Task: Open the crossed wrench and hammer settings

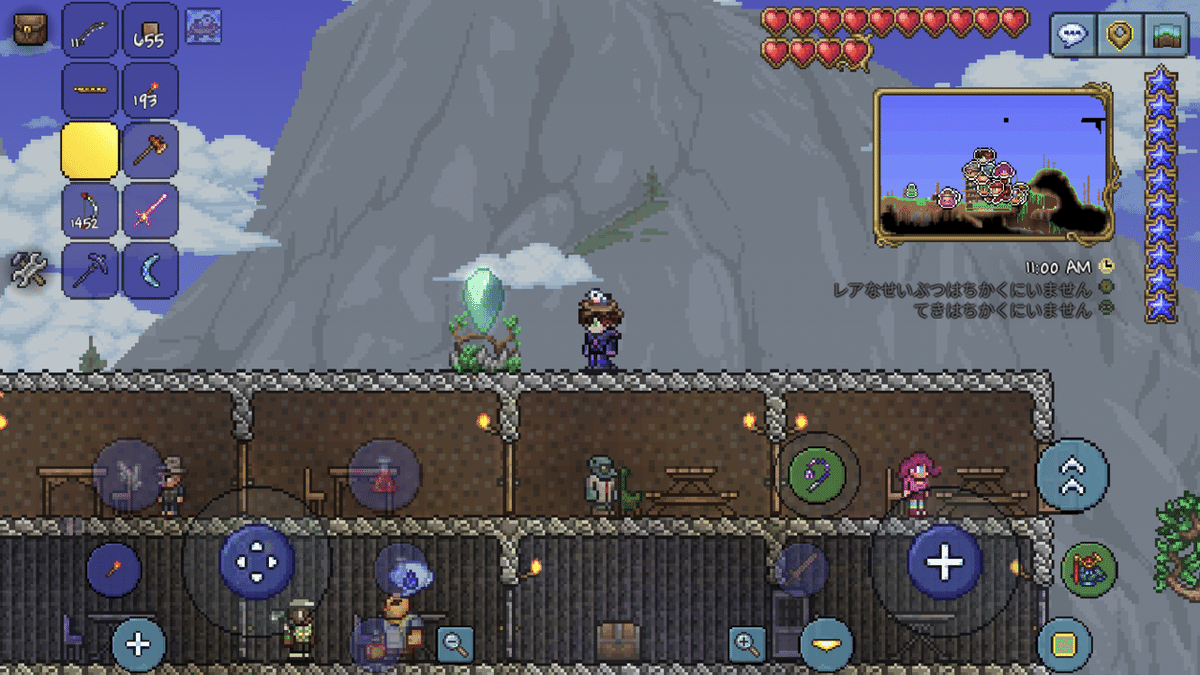Action: (x=29, y=270)
